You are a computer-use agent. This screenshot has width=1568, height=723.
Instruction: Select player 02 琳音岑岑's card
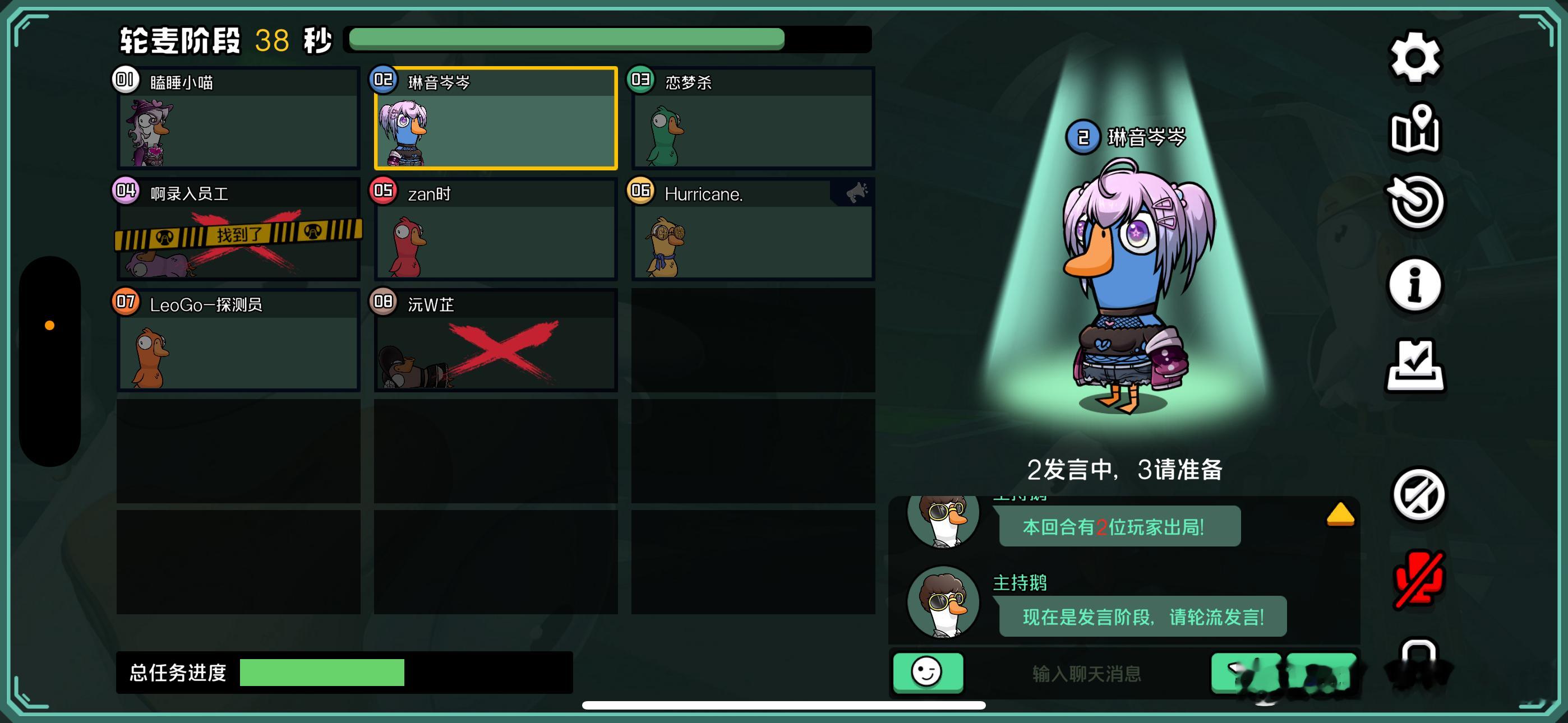[x=495, y=119]
